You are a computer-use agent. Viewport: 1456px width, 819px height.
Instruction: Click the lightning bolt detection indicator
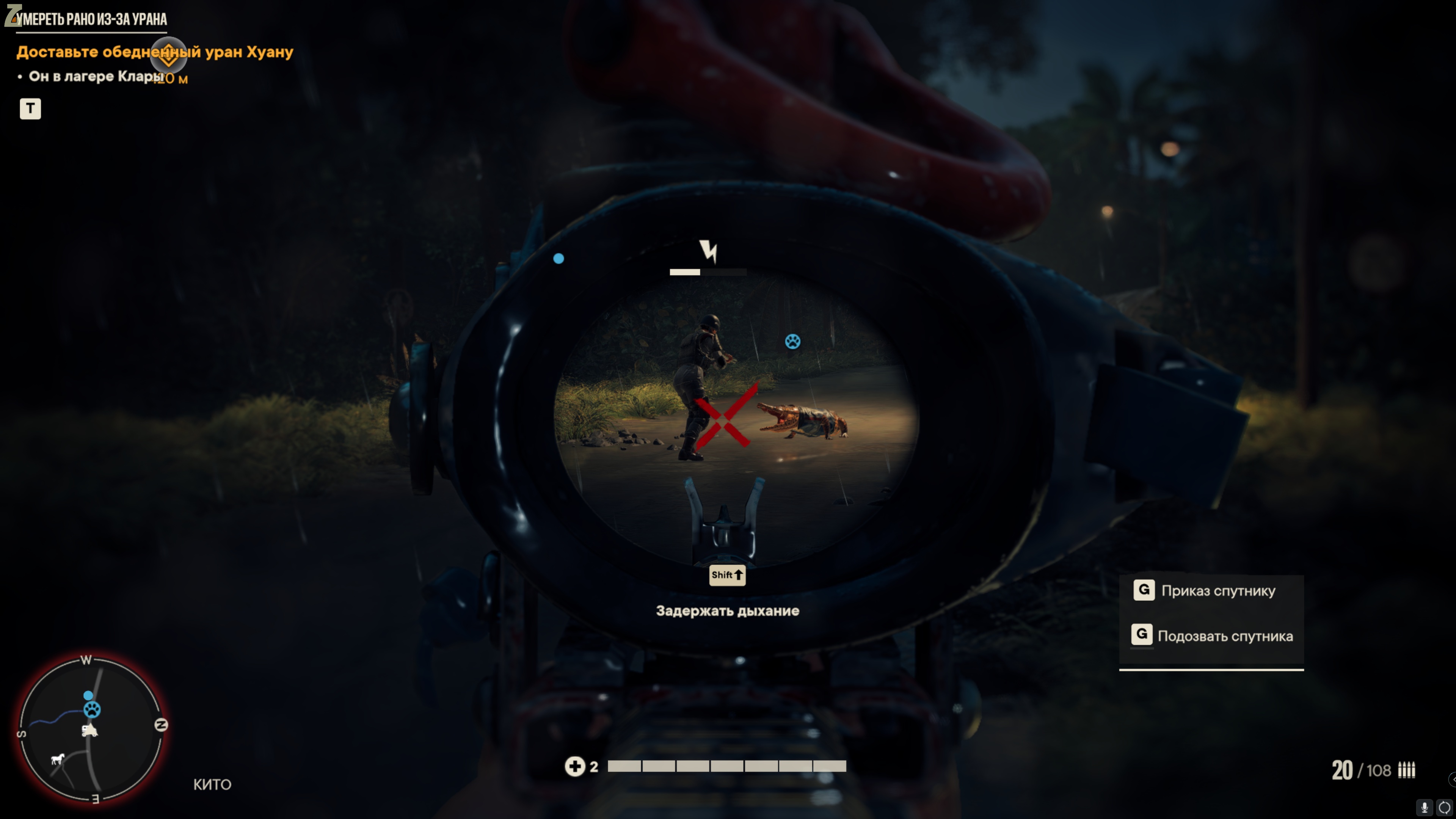tap(708, 250)
